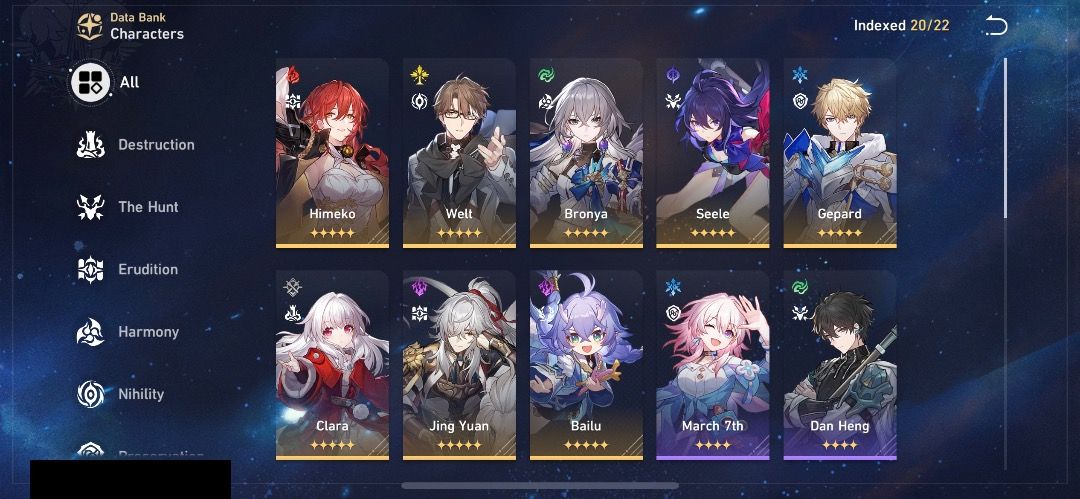
Task: Open Dan Heng's character card
Action: 840,364
